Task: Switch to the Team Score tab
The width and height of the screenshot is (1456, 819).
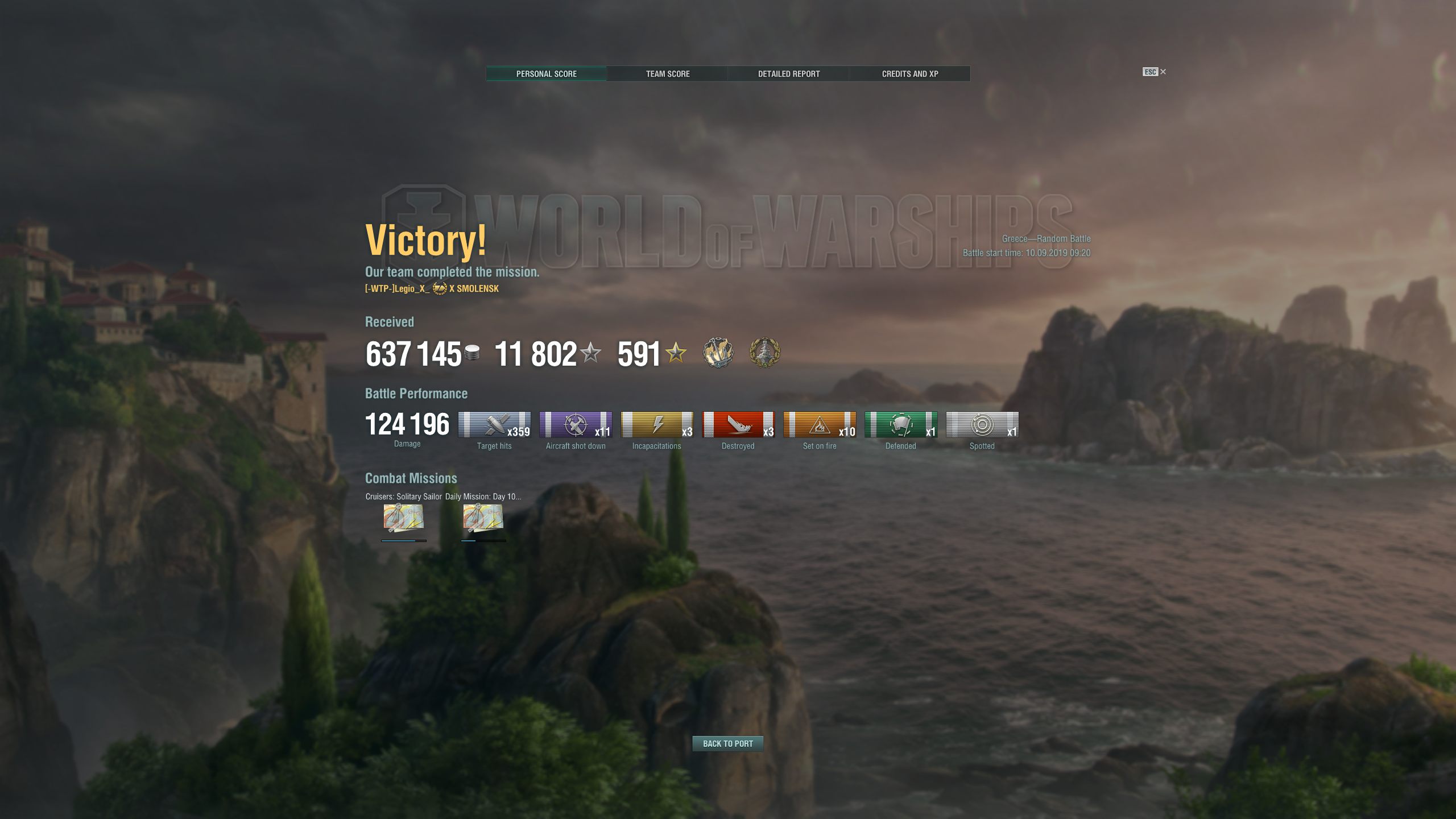Action: [x=667, y=74]
